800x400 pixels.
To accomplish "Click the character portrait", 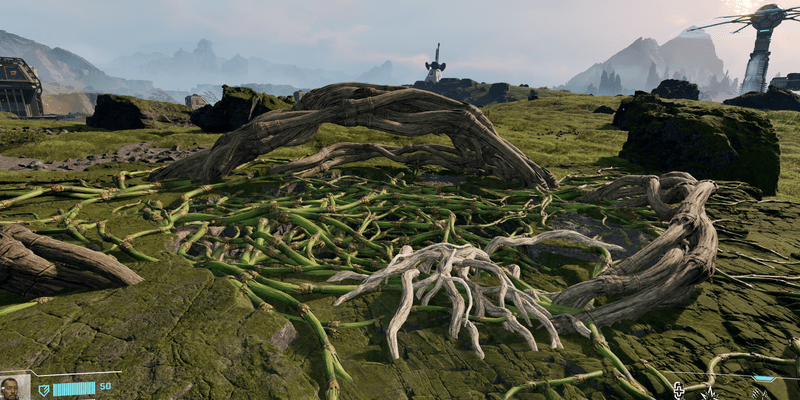I will pyautogui.click(x=12, y=387).
